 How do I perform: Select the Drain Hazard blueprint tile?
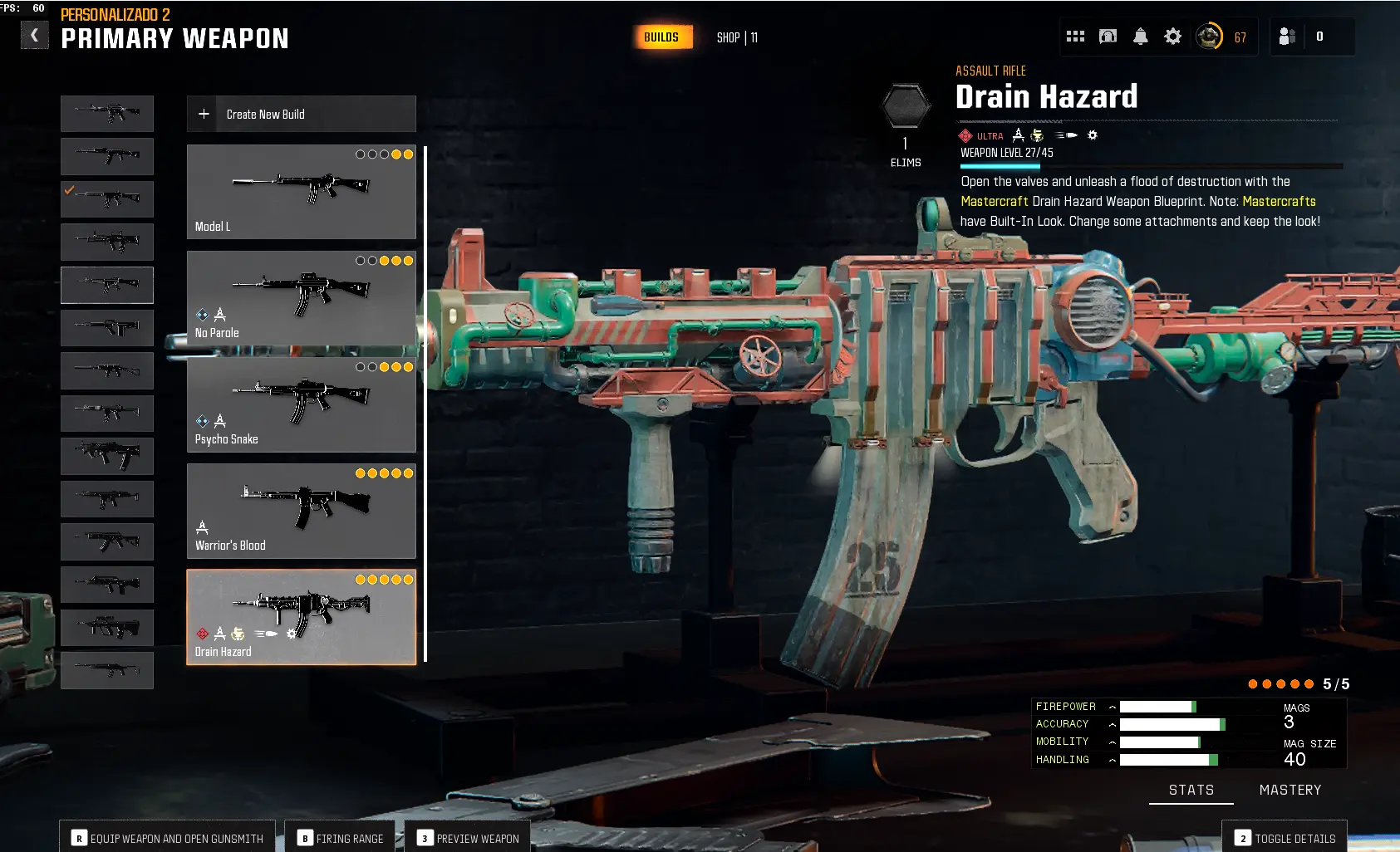(x=301, y=617)
